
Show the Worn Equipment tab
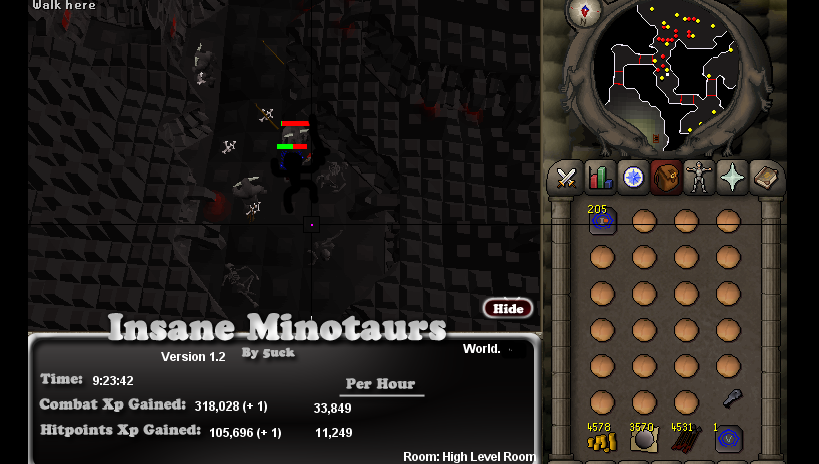pyautogui.click(x=699, y=178)
